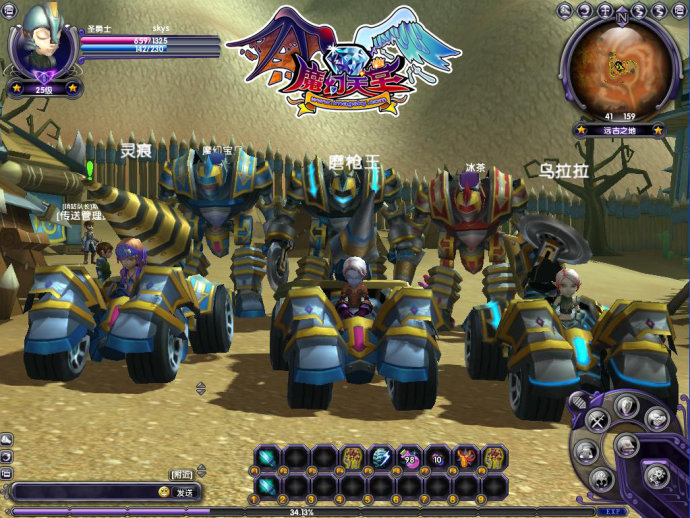Open the crossed swords menu button
The width and height of the screenshot is (690, 518).
pyautogui.click(x=596, y=420)
